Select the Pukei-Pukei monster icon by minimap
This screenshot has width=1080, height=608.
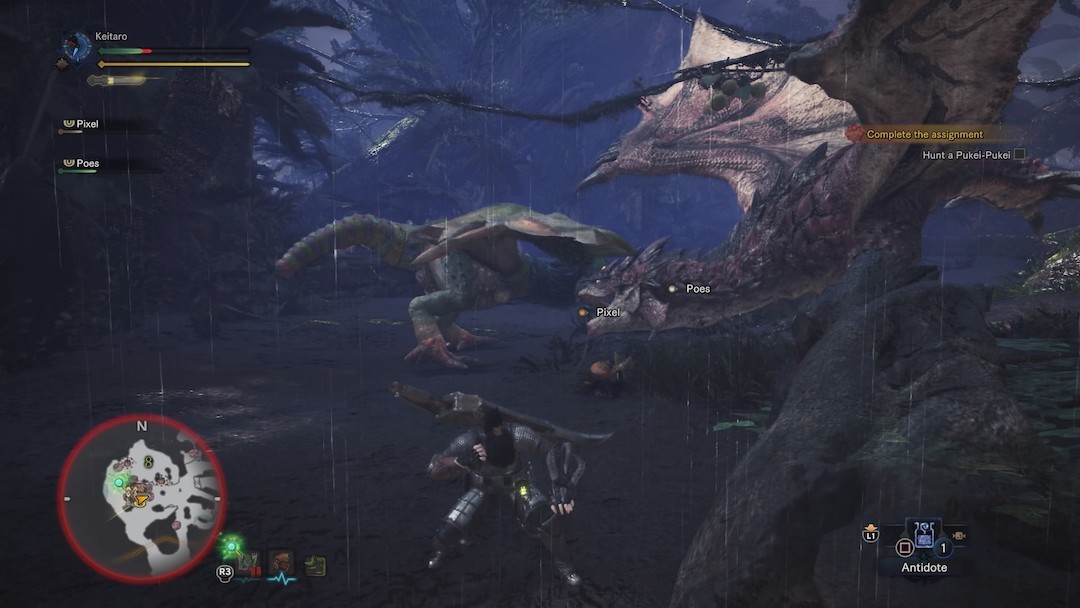pos(249,565)
